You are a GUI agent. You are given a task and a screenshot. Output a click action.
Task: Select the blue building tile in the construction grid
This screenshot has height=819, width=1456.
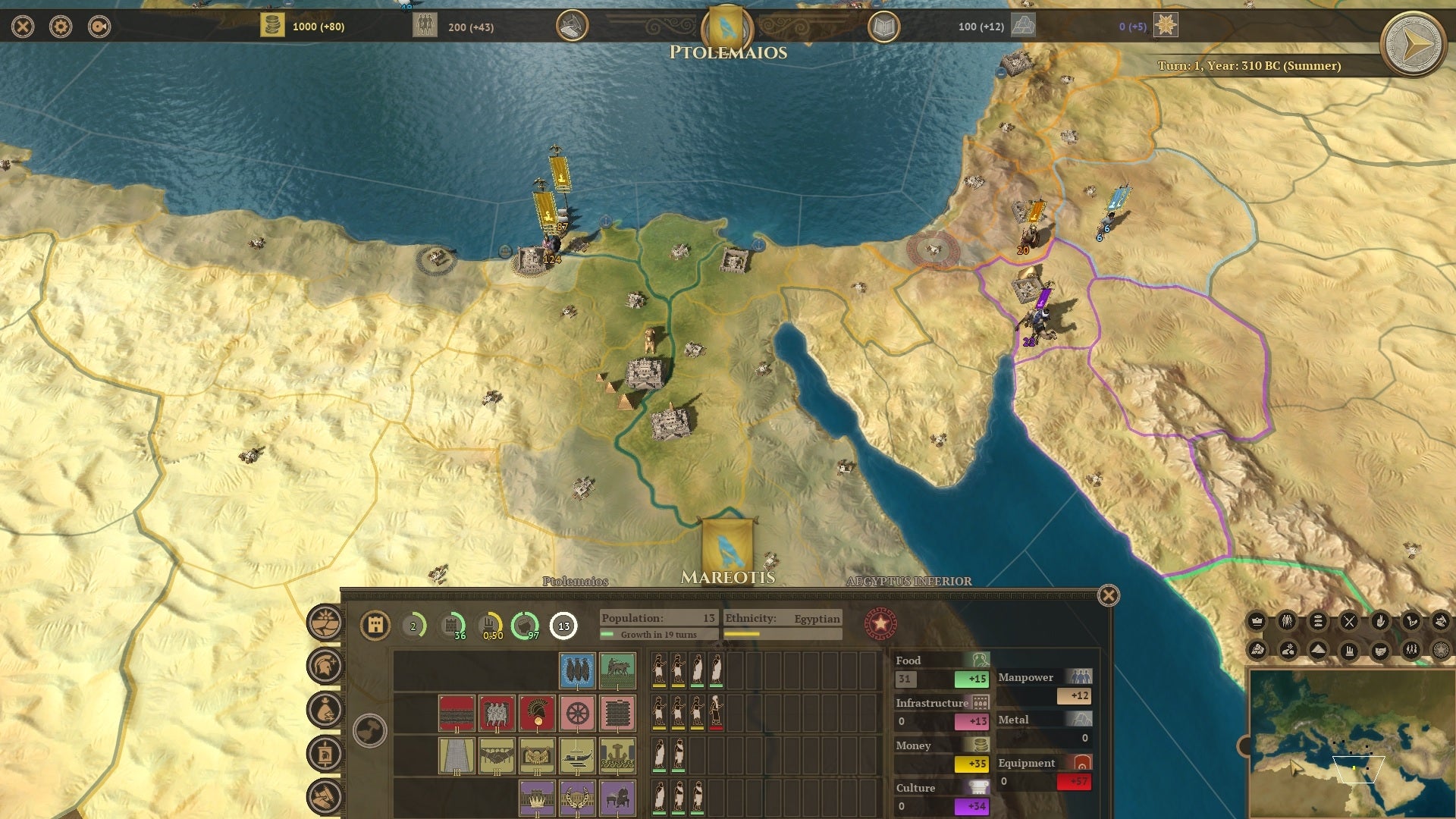(x=579, y=670)
